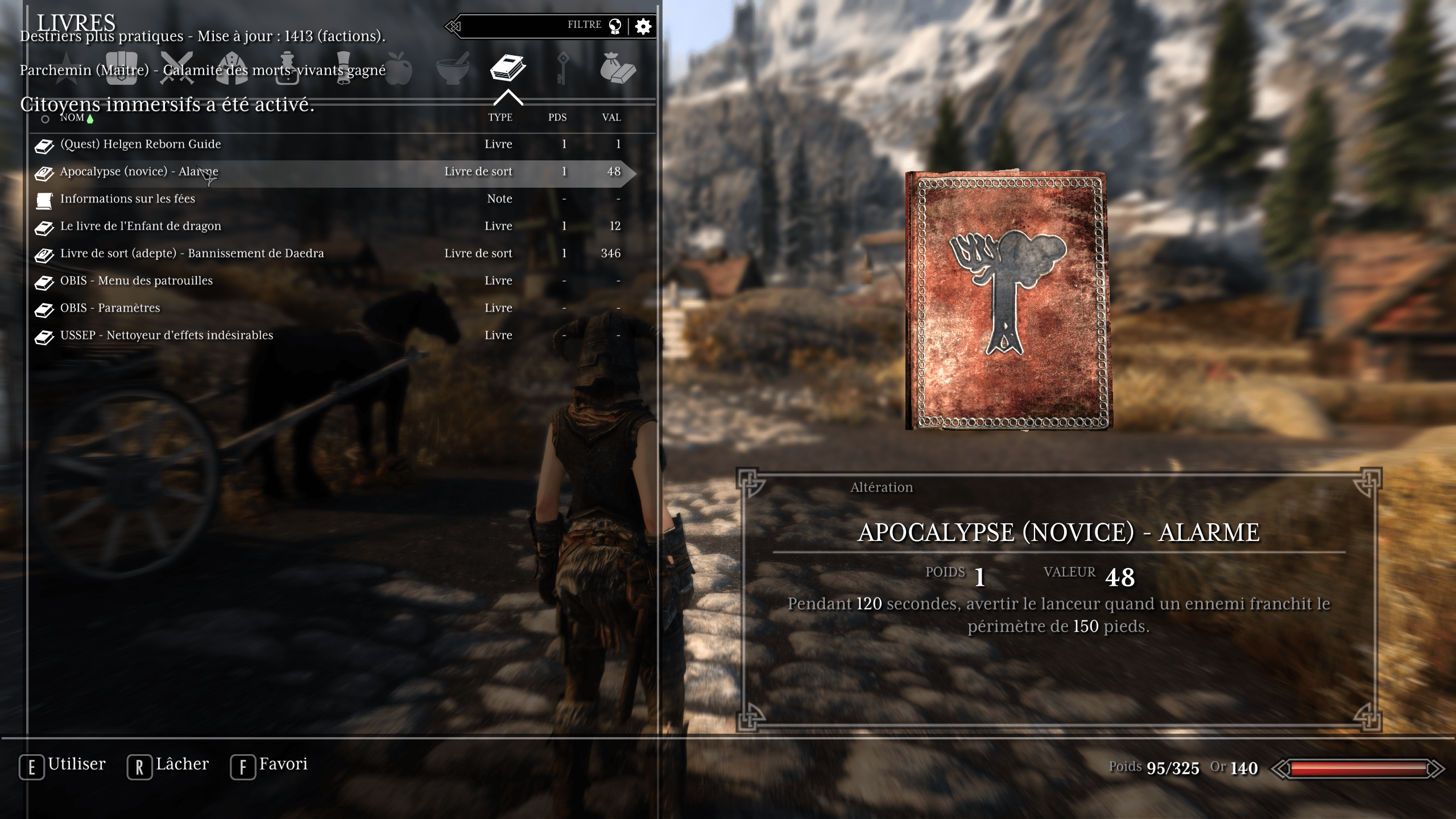The width and height of the screenshot is (1456, 819).
Task: Choose USSEP - Nettoyeur d'effets indésirables
Action: point(167,336)
